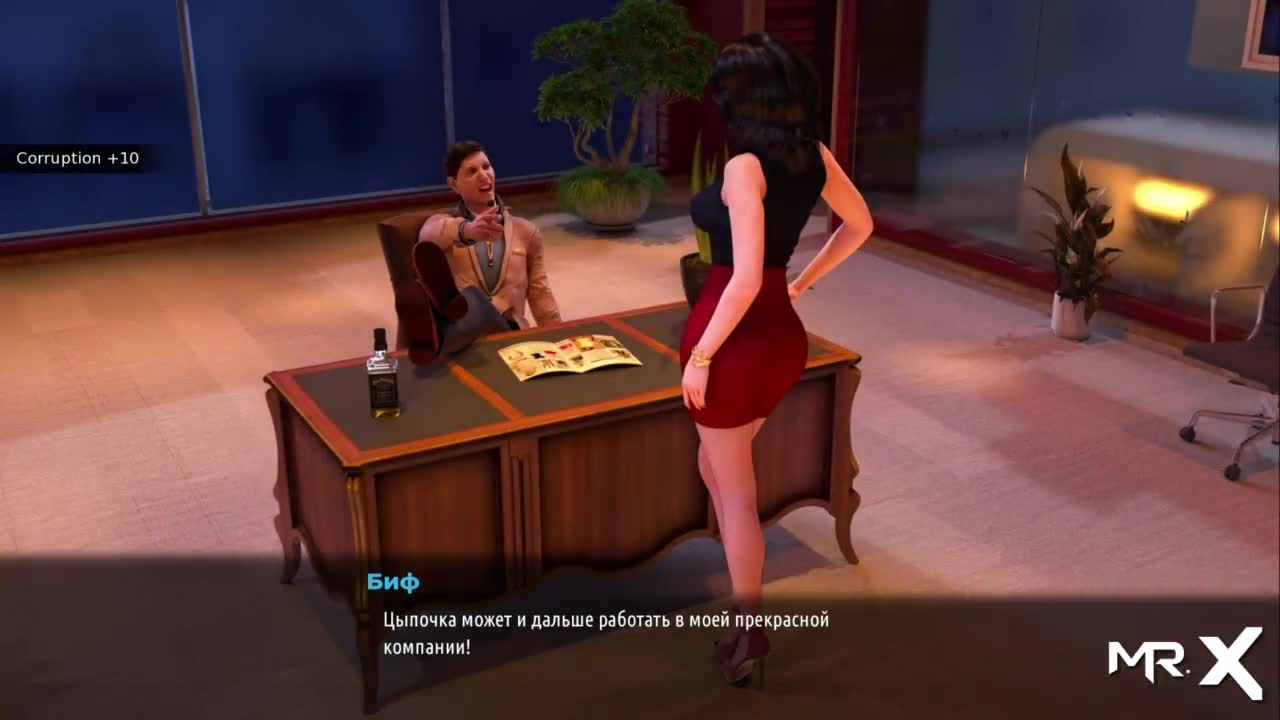The width and height of the screenshot is (1280, 720).
Task: Advance Биф's dialogue text box
Action: tap(606, 633)
